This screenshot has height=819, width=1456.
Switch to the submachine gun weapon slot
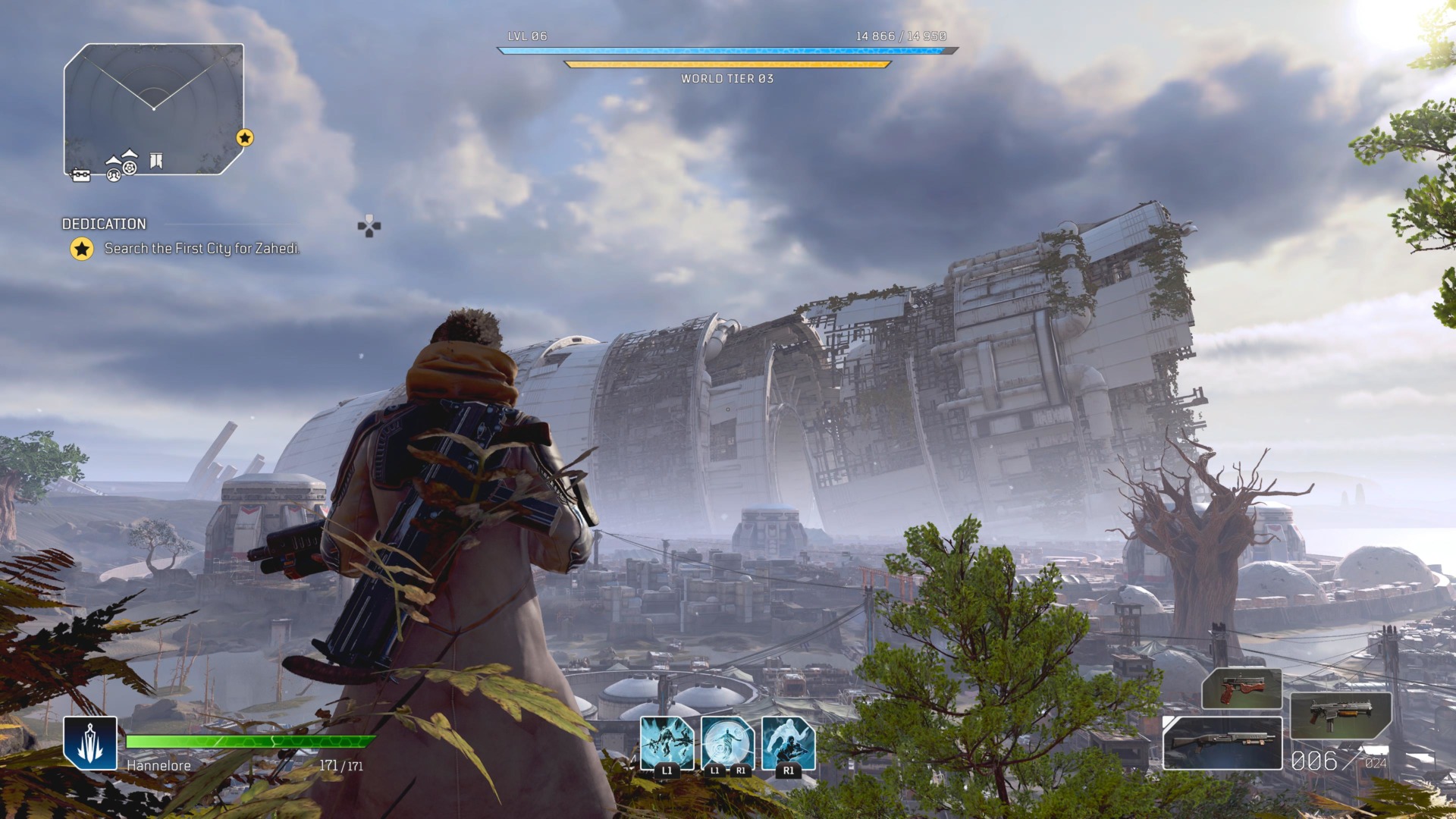1340,715
